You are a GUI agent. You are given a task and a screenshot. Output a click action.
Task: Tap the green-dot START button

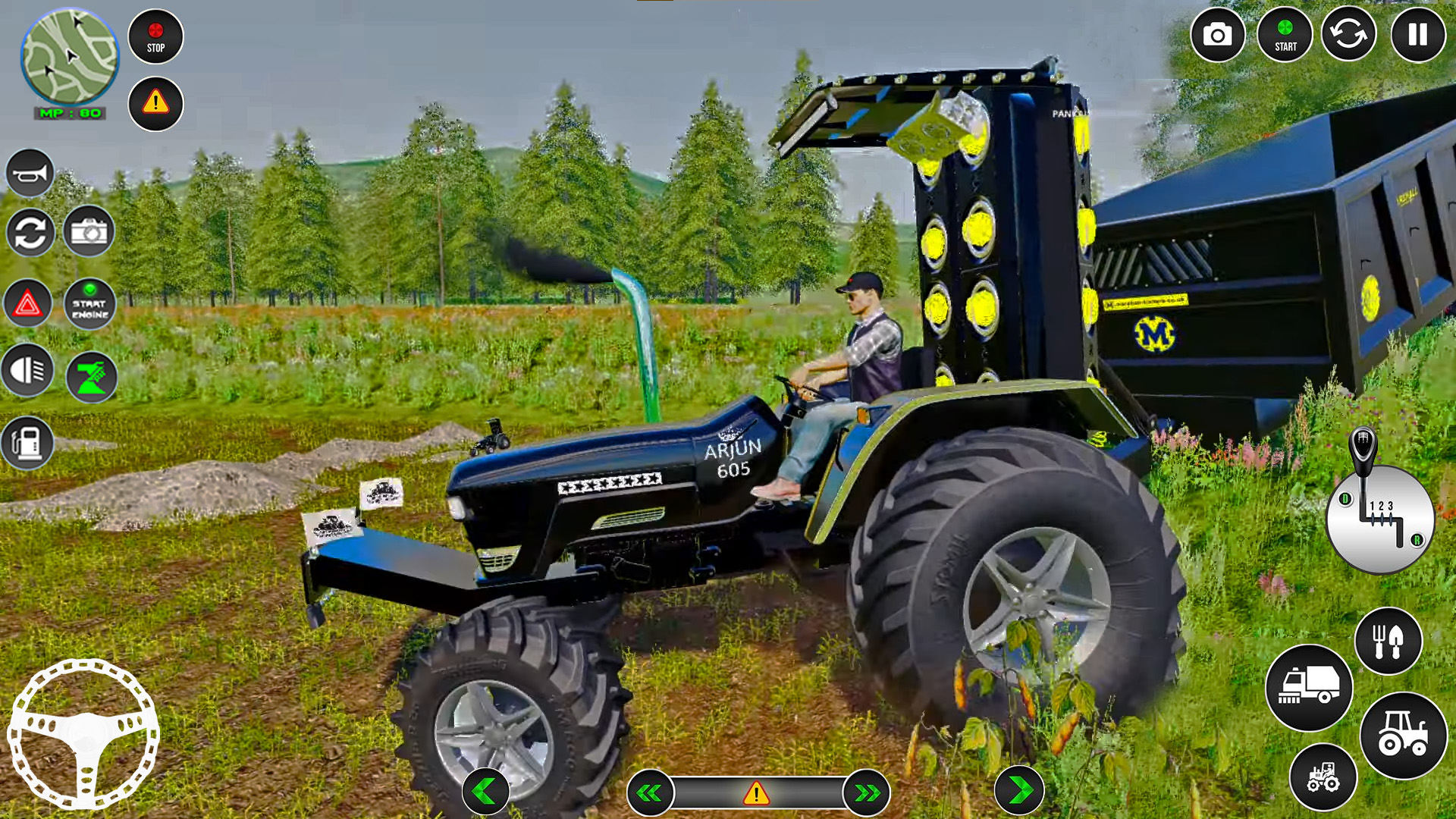1285,35
